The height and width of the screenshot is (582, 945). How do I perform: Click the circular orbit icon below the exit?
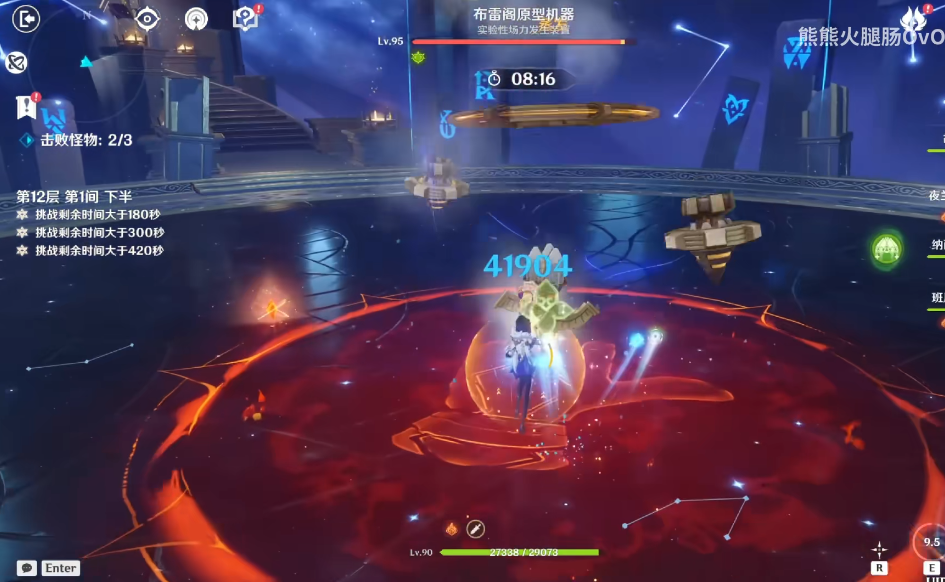point(16,63)
